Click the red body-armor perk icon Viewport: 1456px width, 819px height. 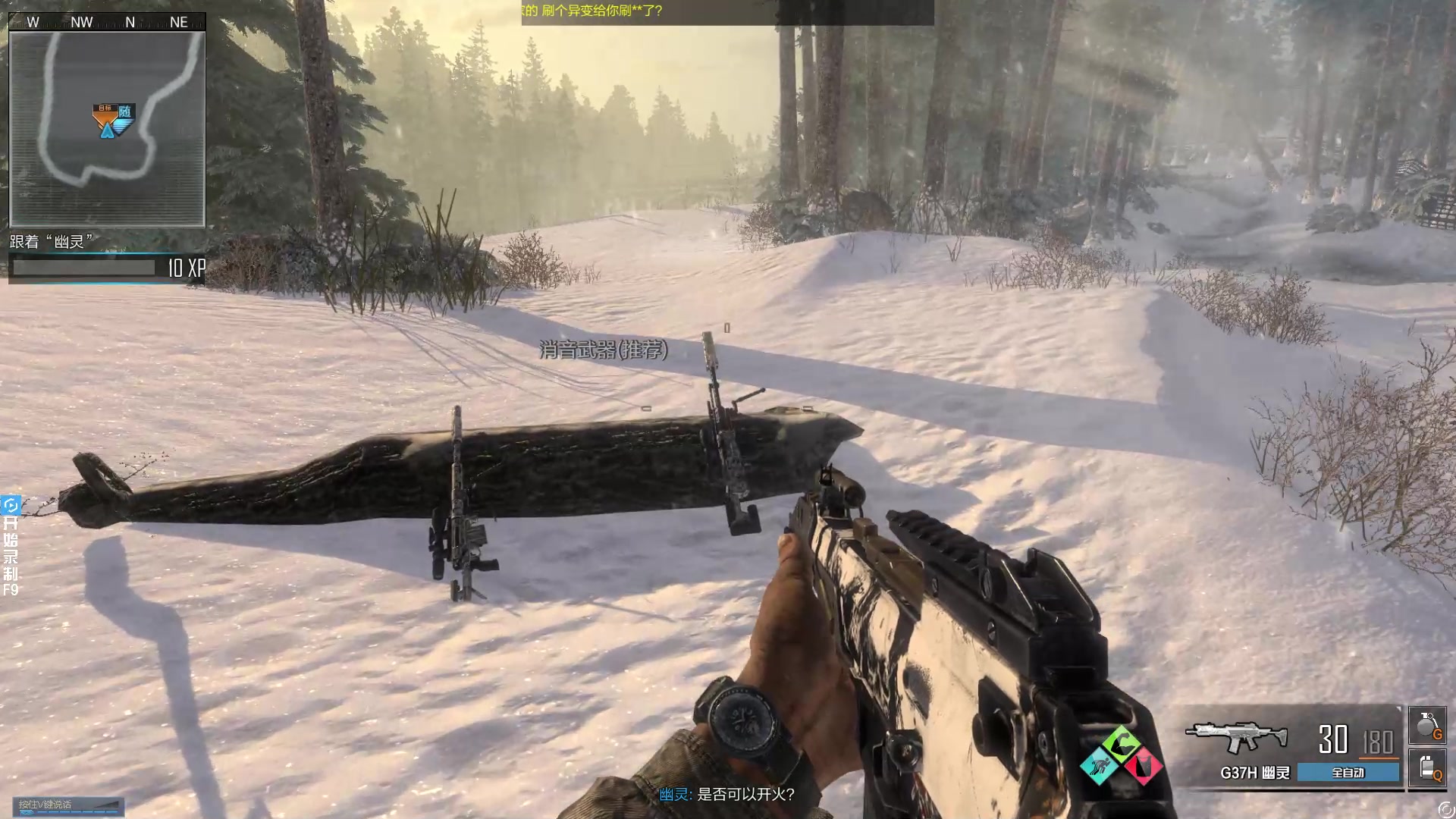pyautogui.click(x=1144, y=765)
